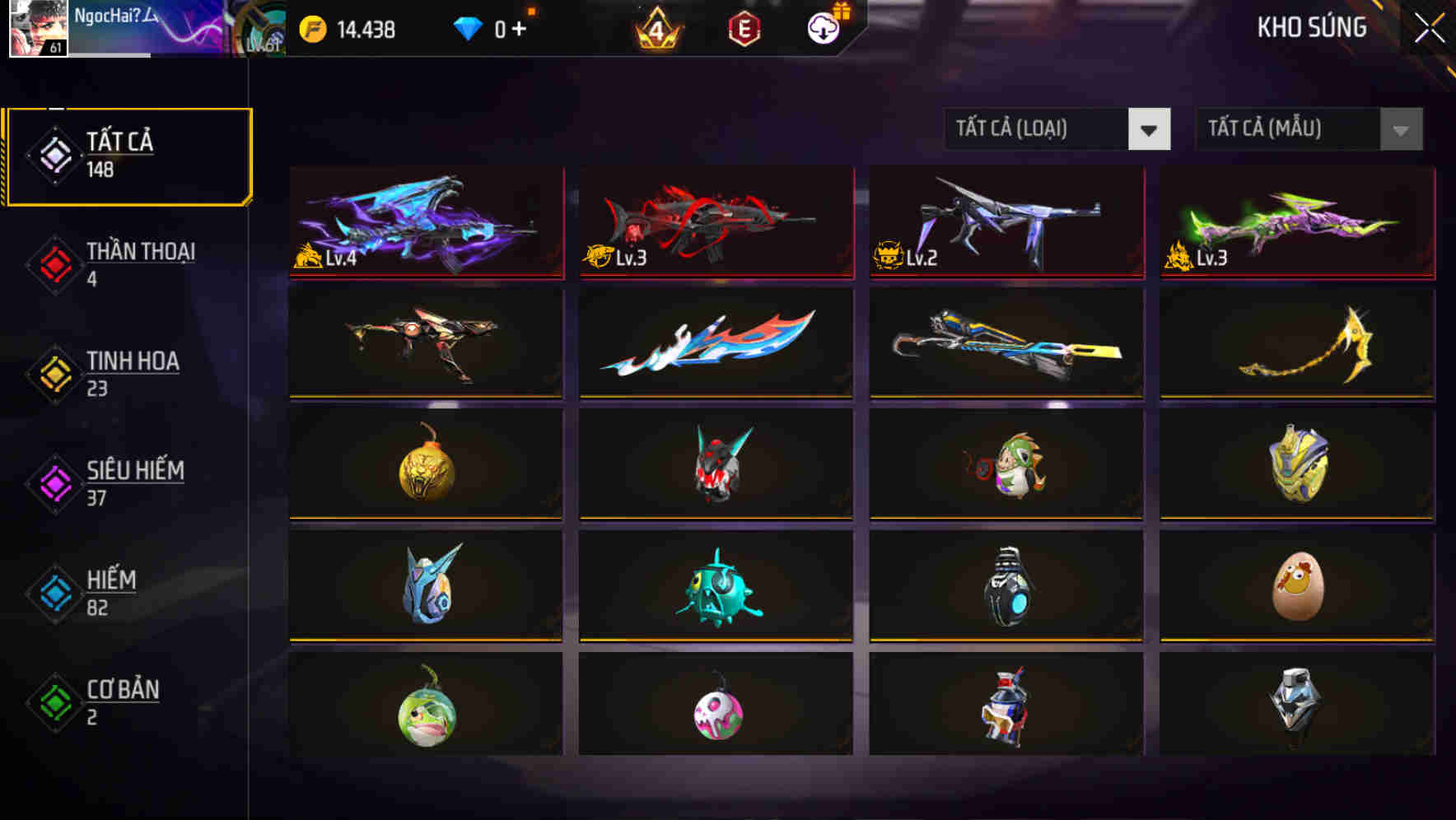Open the KHO SÚNG header menu
Image resolution: width=1456 pixels, height=820 pixels.
pos(1311,27)
